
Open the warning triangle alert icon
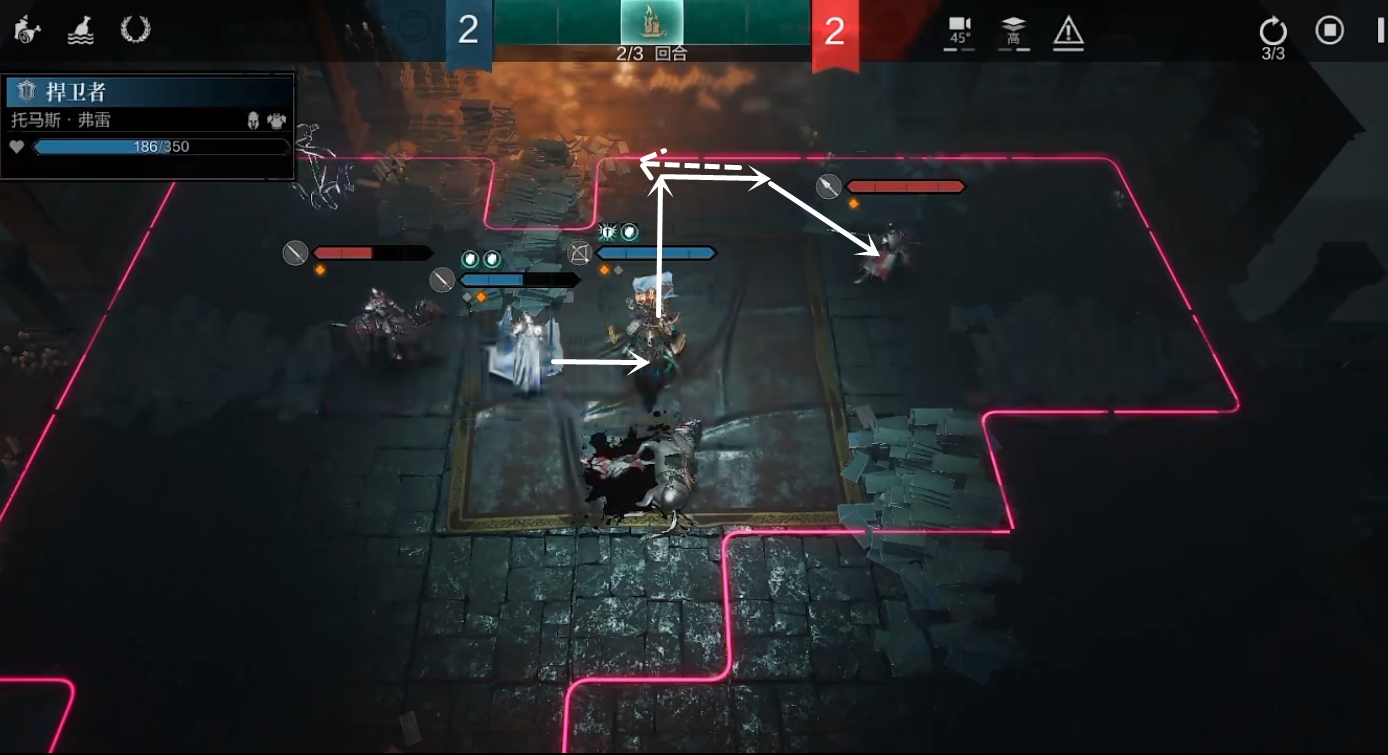(1069, 32)
